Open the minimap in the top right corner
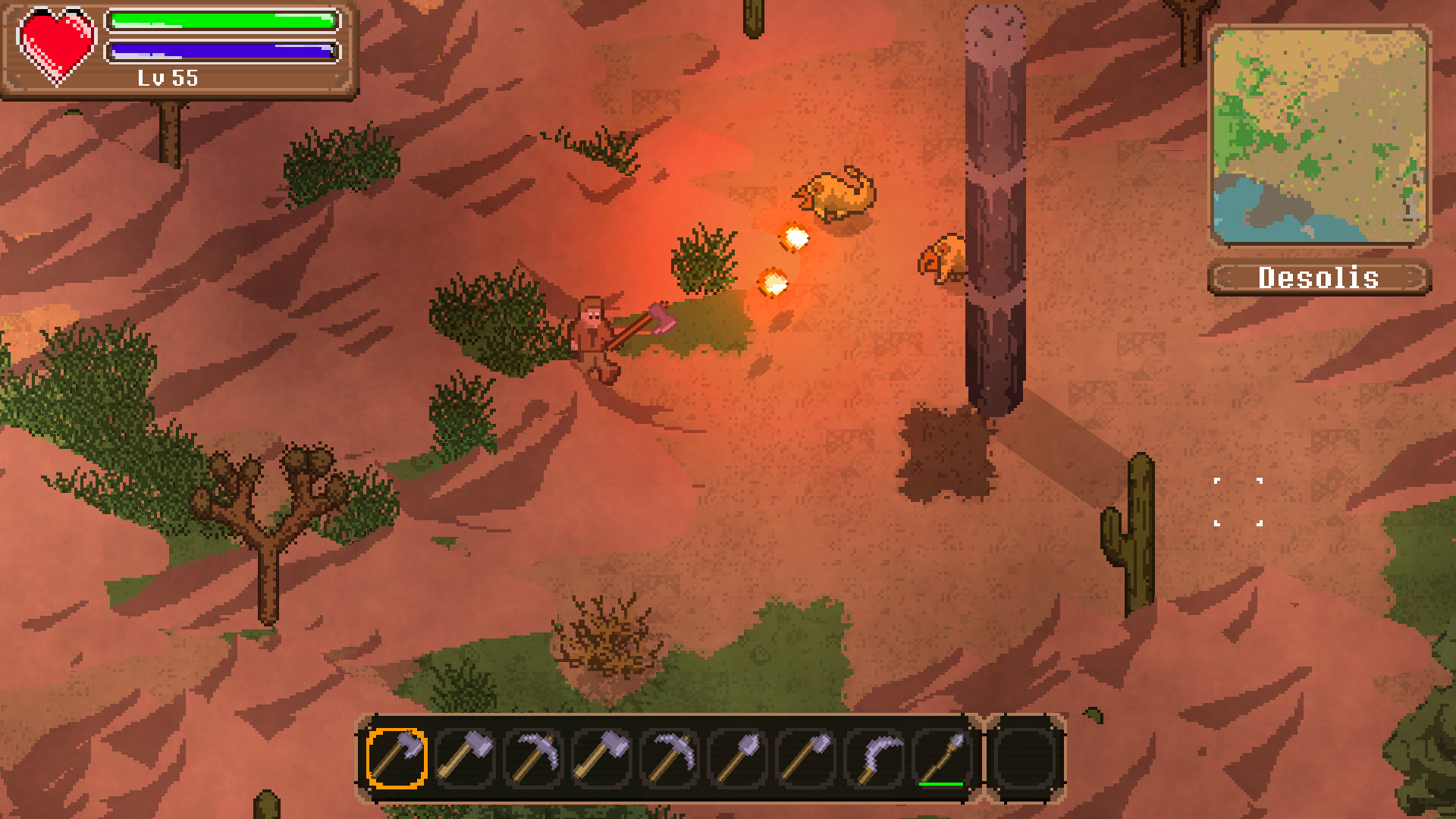This screenshot has height=819, width=1456. 1319,136
